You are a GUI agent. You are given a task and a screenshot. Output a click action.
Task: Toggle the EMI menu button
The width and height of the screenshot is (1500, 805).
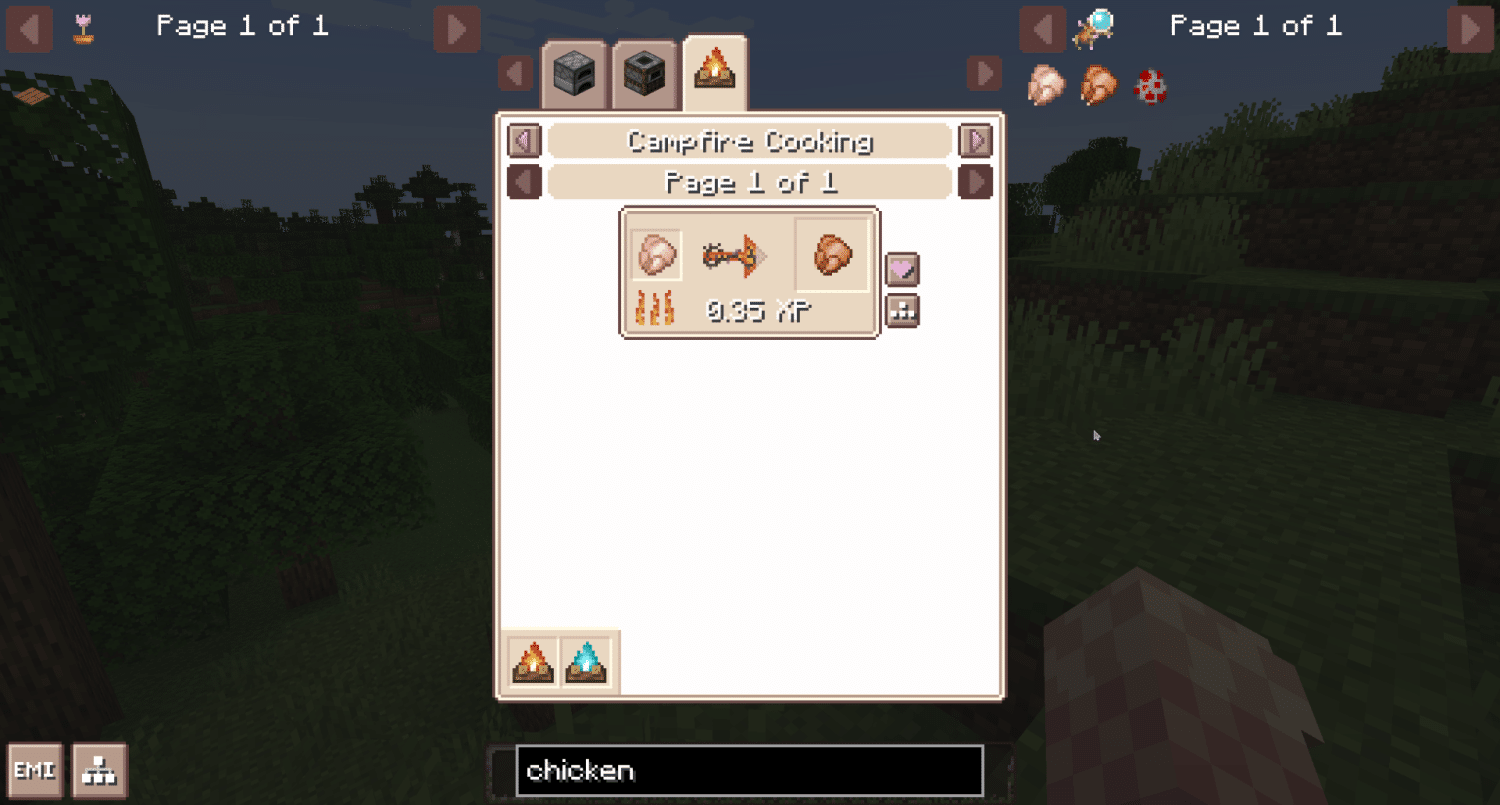coord(33,770)
